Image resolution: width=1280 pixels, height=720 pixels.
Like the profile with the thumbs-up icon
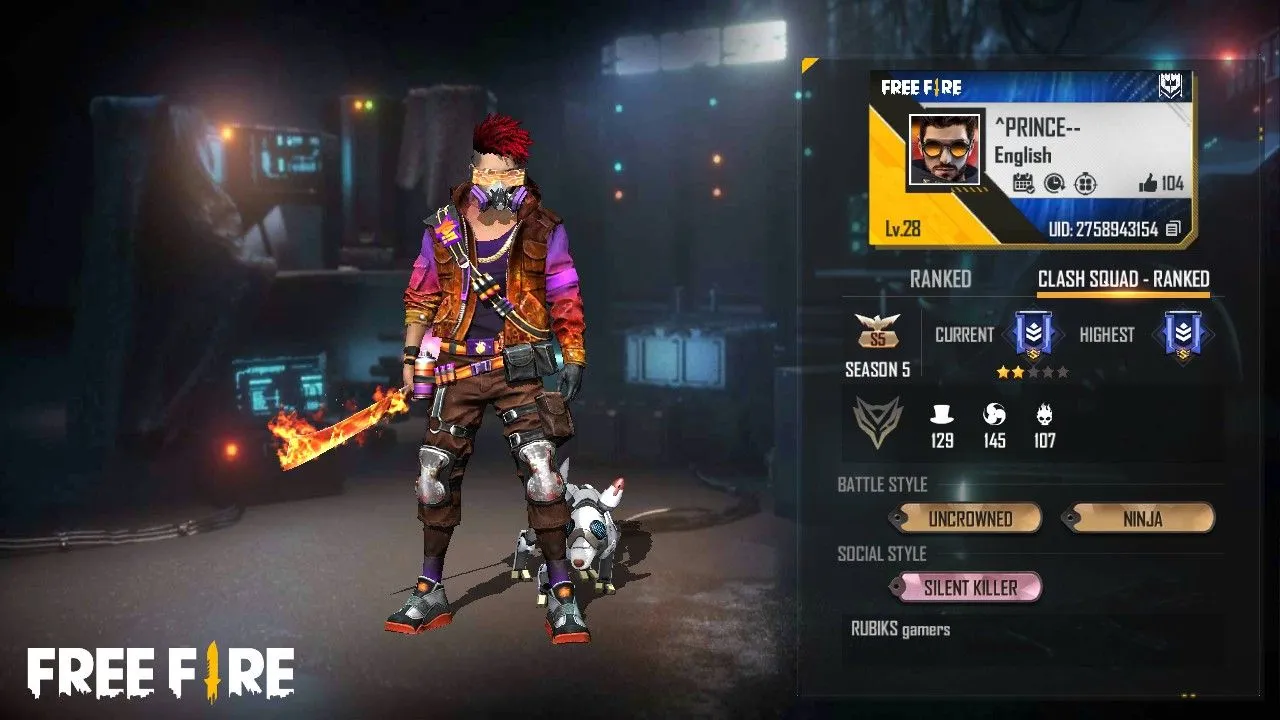pyautogui.click(x=1147, y=183)
